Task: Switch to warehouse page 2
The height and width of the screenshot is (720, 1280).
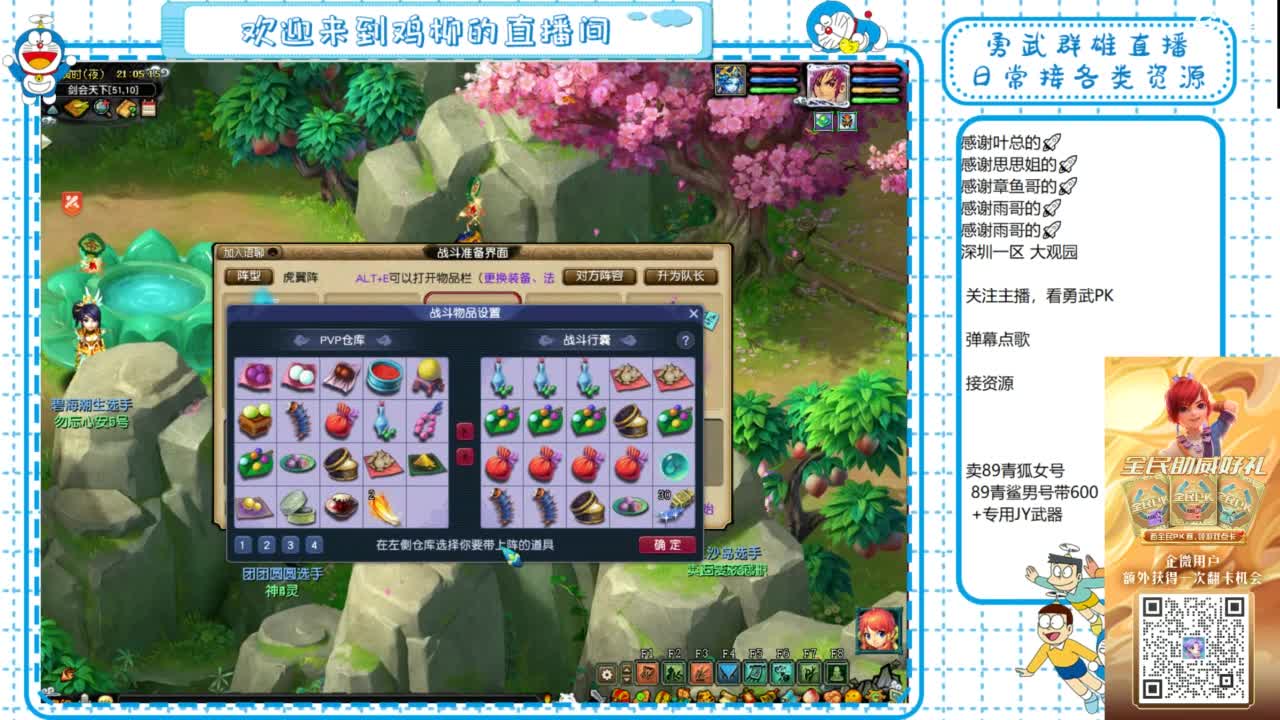Action: click(267, 544)
